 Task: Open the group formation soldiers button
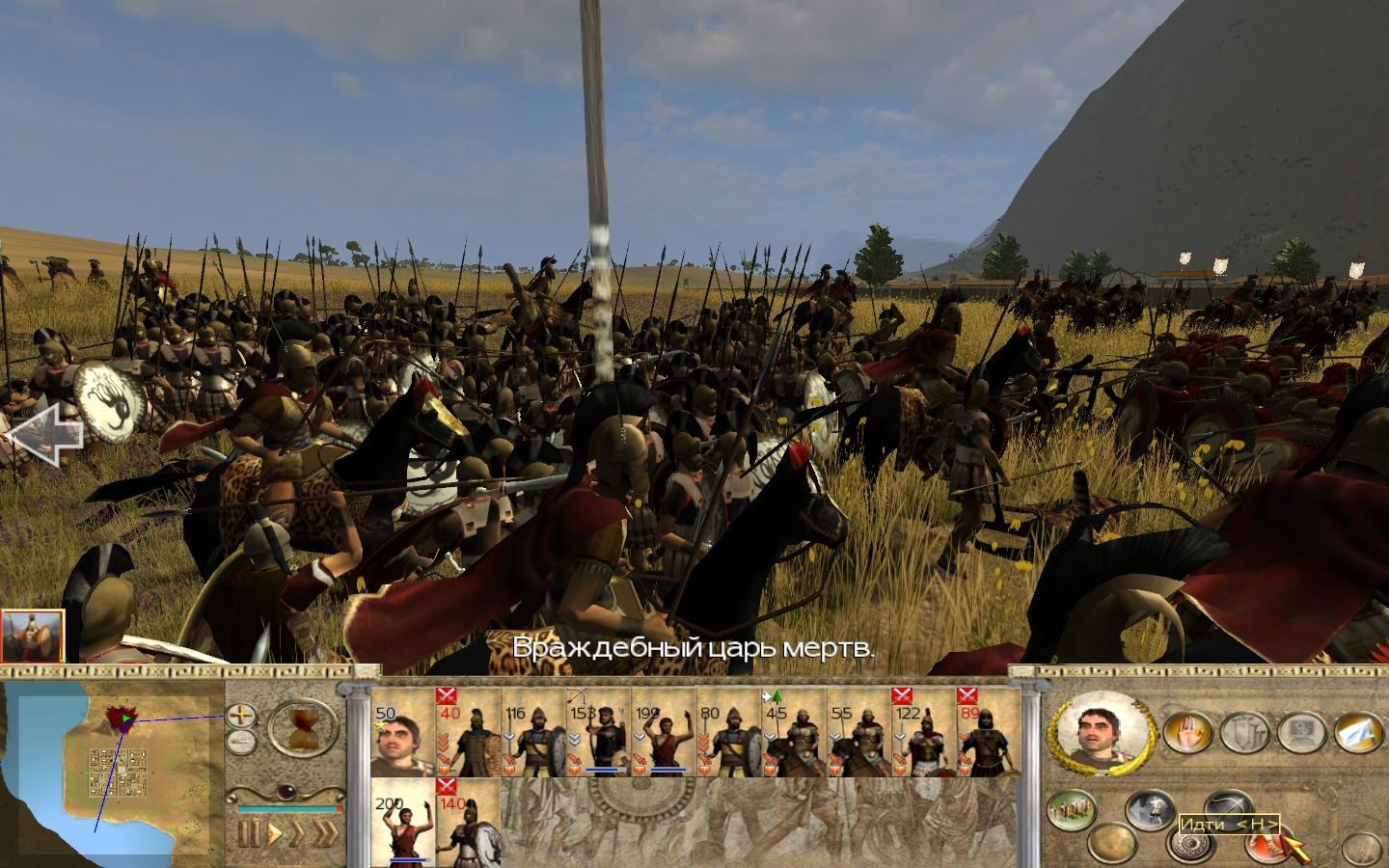click(1069, 810)
